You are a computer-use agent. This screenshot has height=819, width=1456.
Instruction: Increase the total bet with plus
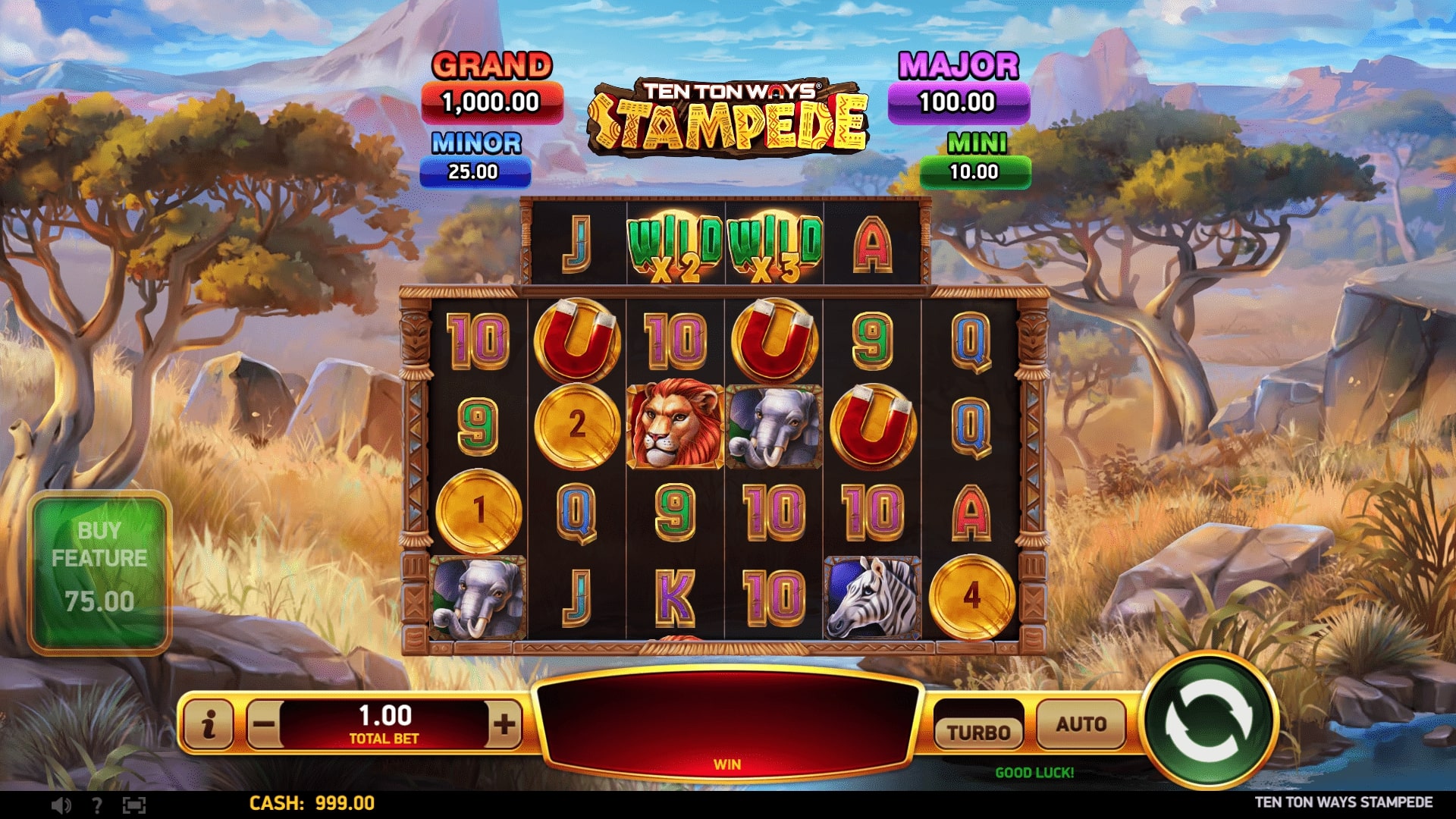(504, 725)
